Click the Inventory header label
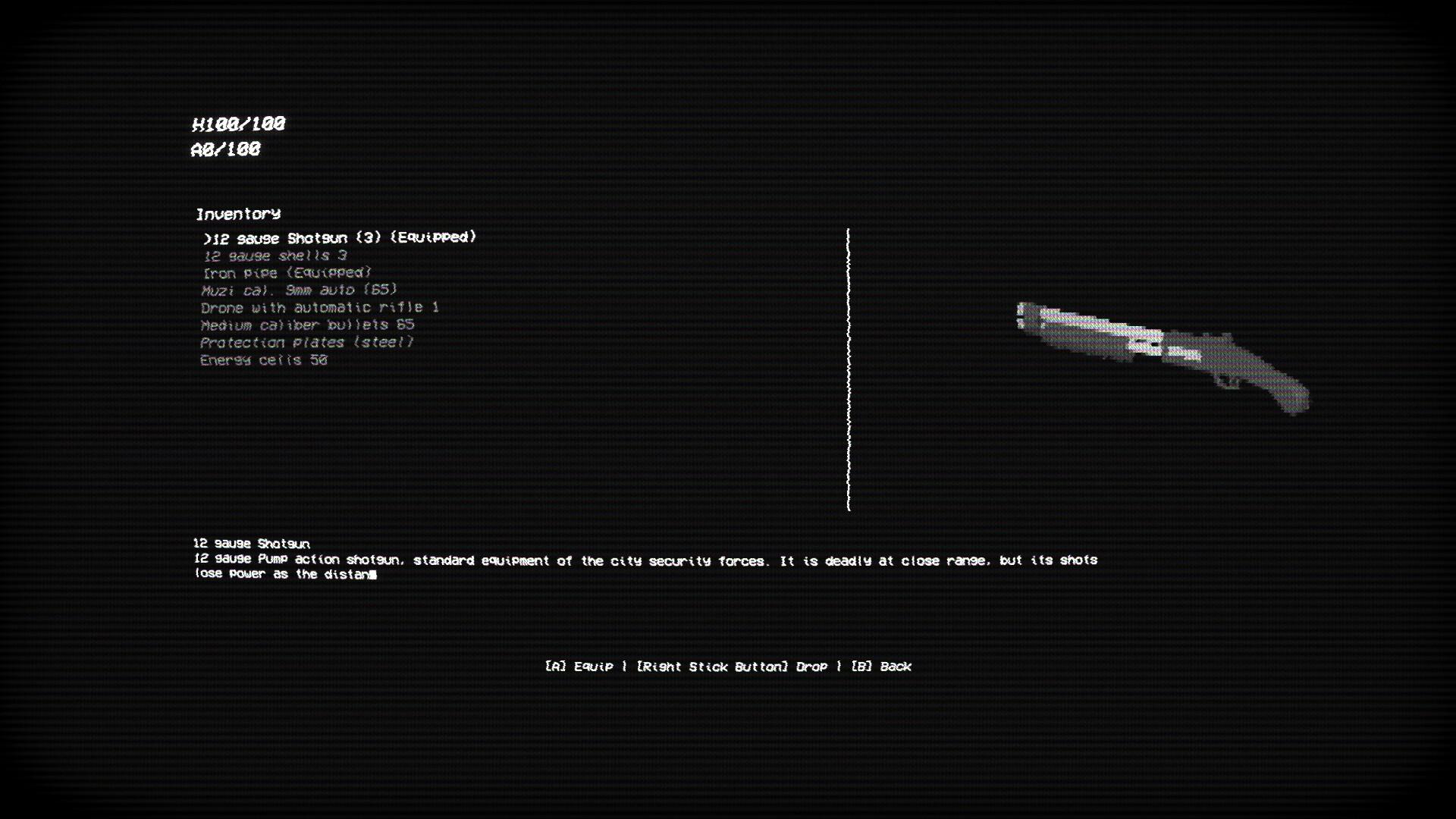This screenshot has height=819, width=1456. tap(239, 214)
